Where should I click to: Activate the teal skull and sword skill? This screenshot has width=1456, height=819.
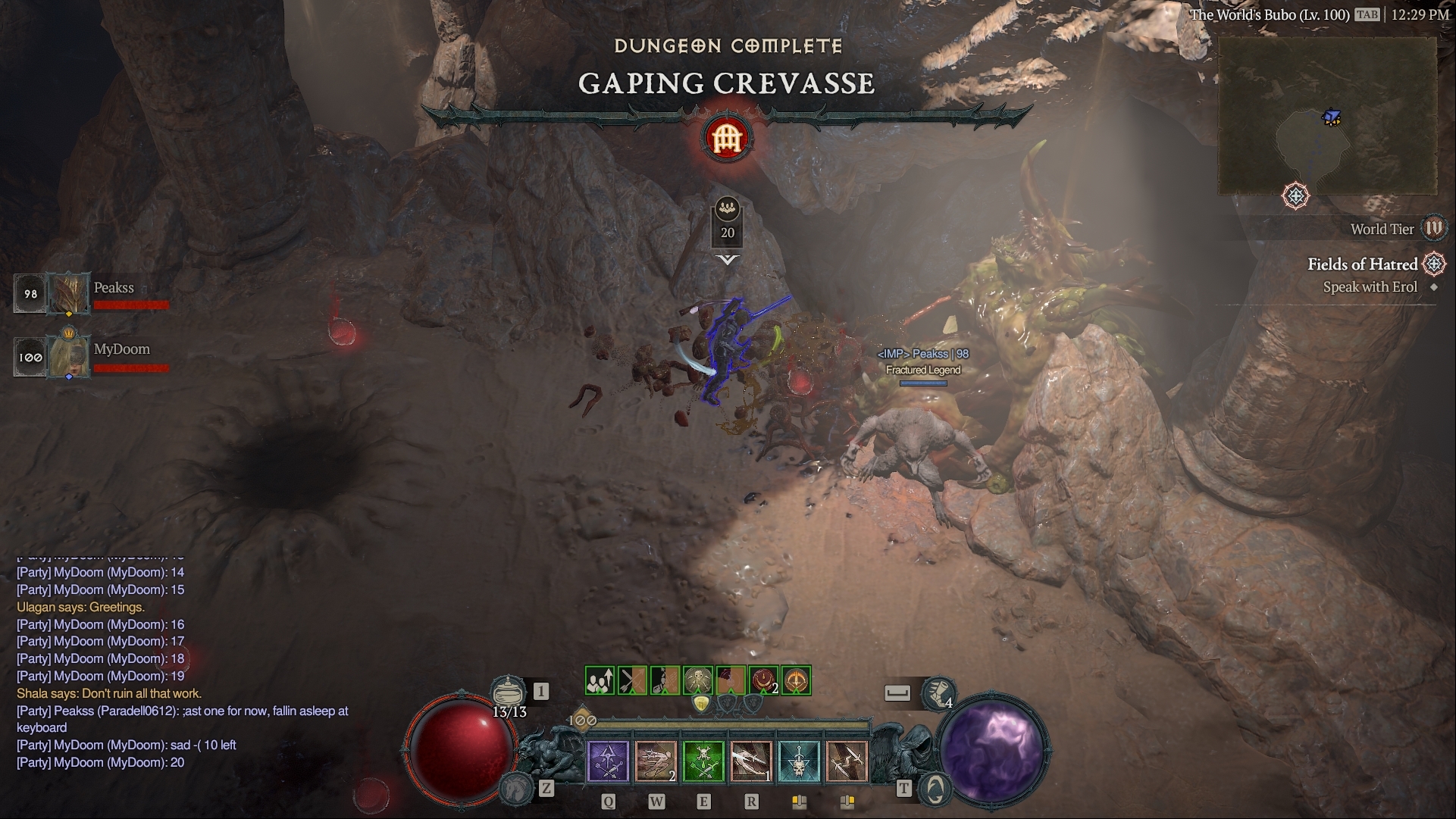[798, 761]
